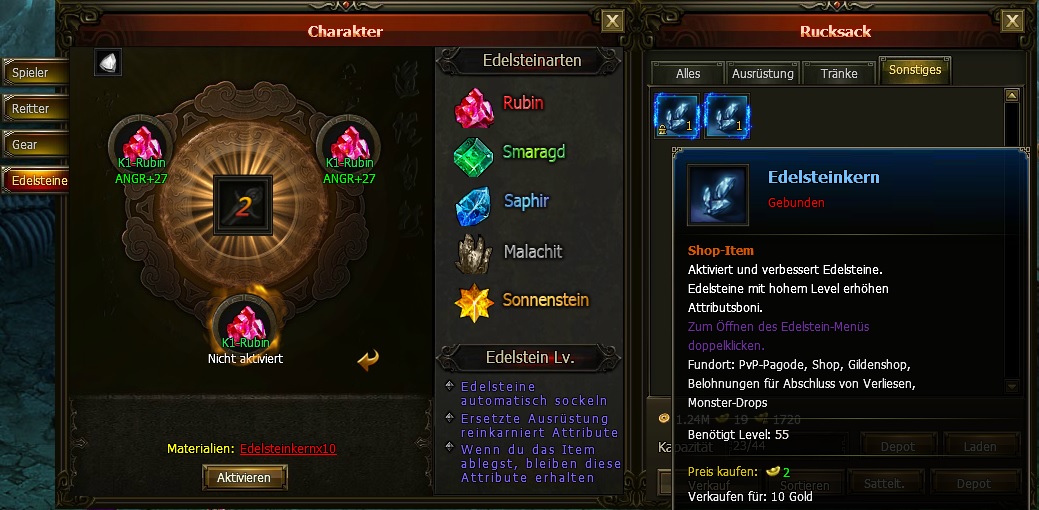
Task: Switch backpack to the Alles tab
Action: [688, 74]
